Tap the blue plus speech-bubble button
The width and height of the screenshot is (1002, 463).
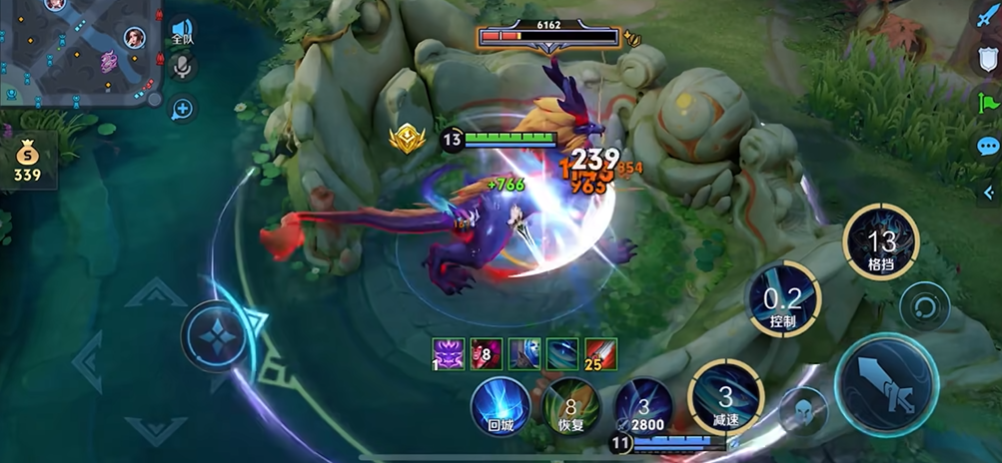pyautogui.click(x=183, y=108)
